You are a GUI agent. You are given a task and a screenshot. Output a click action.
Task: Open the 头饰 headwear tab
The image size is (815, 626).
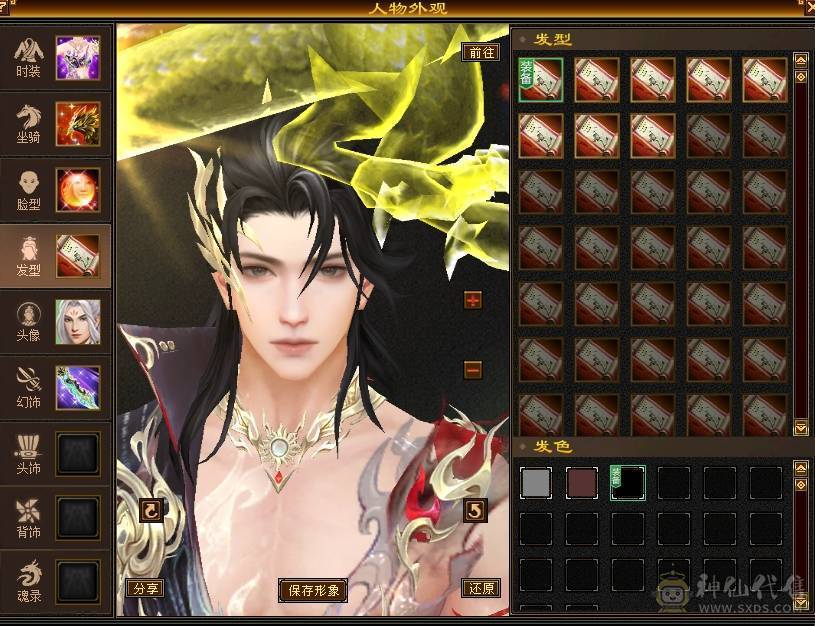55,454
